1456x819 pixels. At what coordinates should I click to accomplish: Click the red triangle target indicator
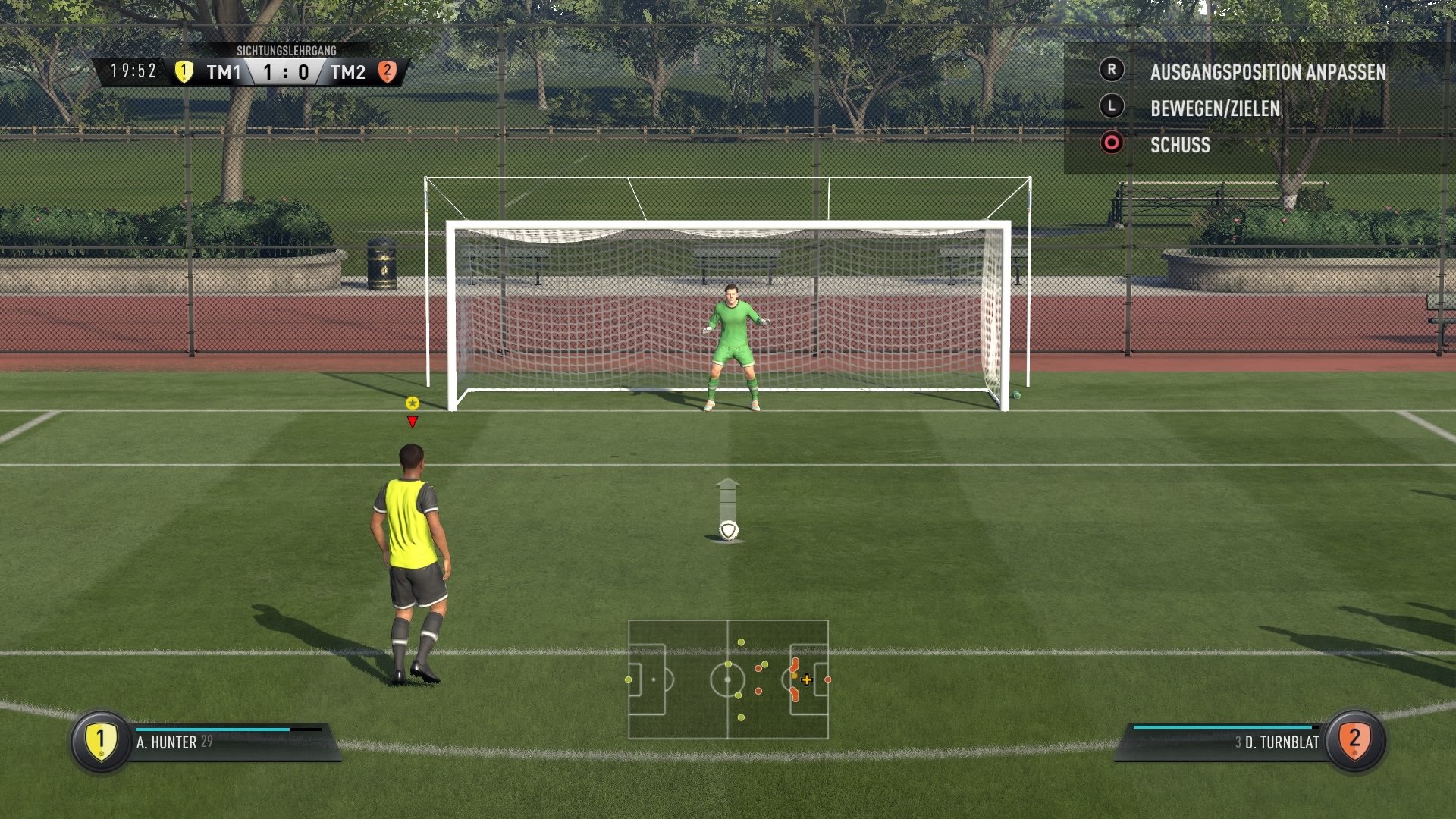click(412, 422)
